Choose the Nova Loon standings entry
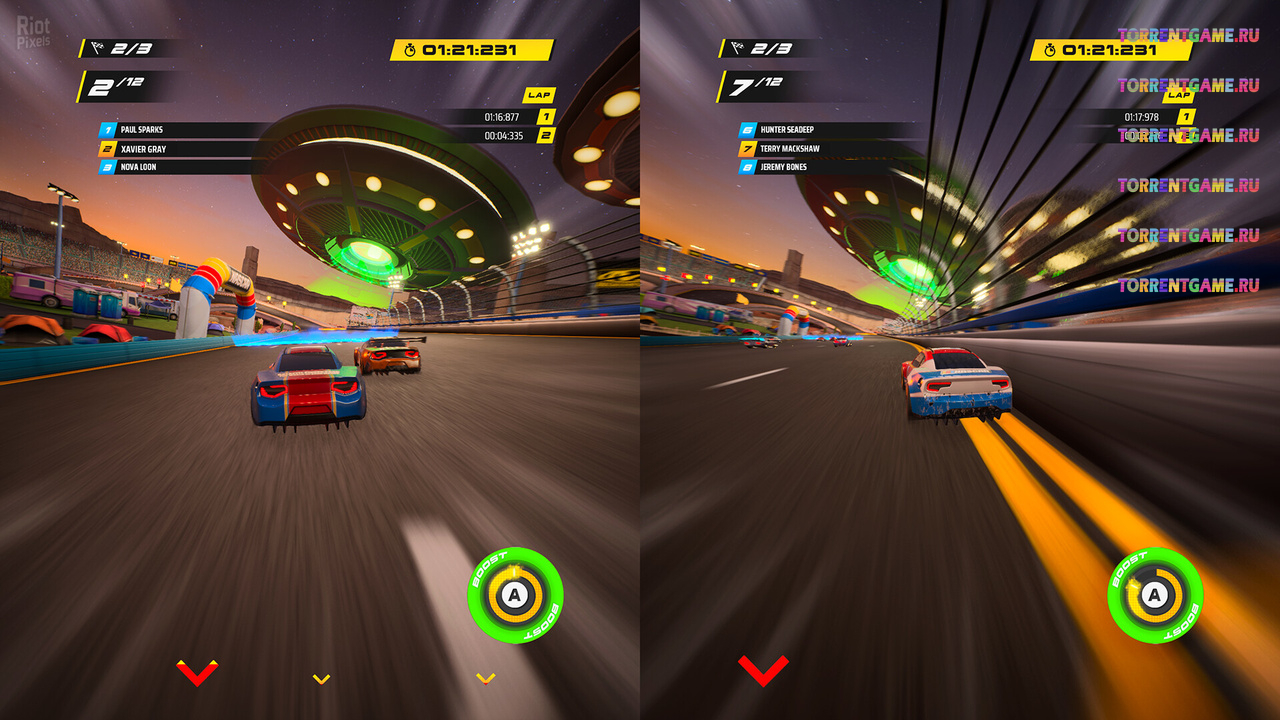This screenshot has height=720, width=1280. [138, 167]
